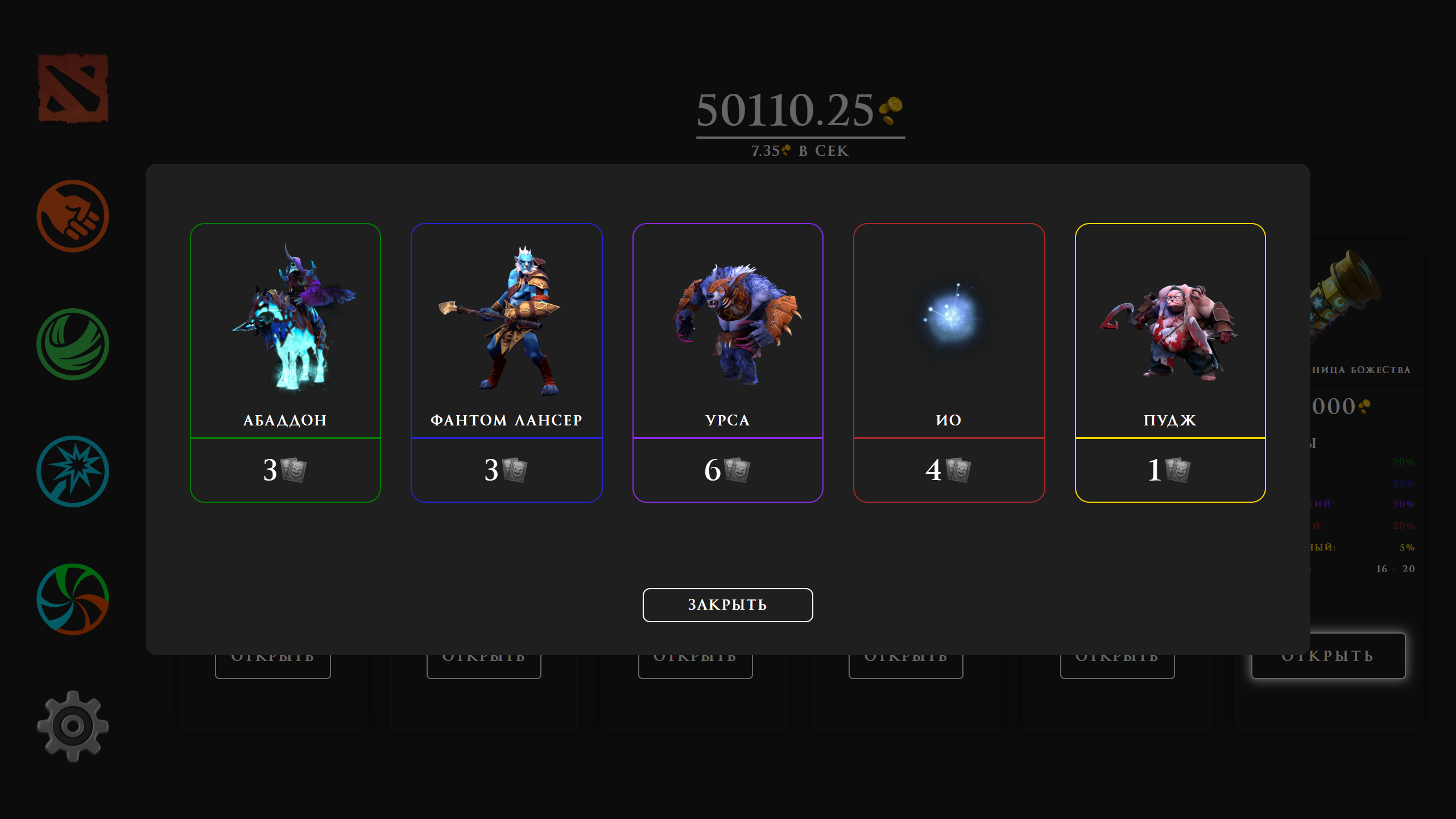
Task: Open the green swirl section in the sidebar
Action: click(x=73, y=346)
